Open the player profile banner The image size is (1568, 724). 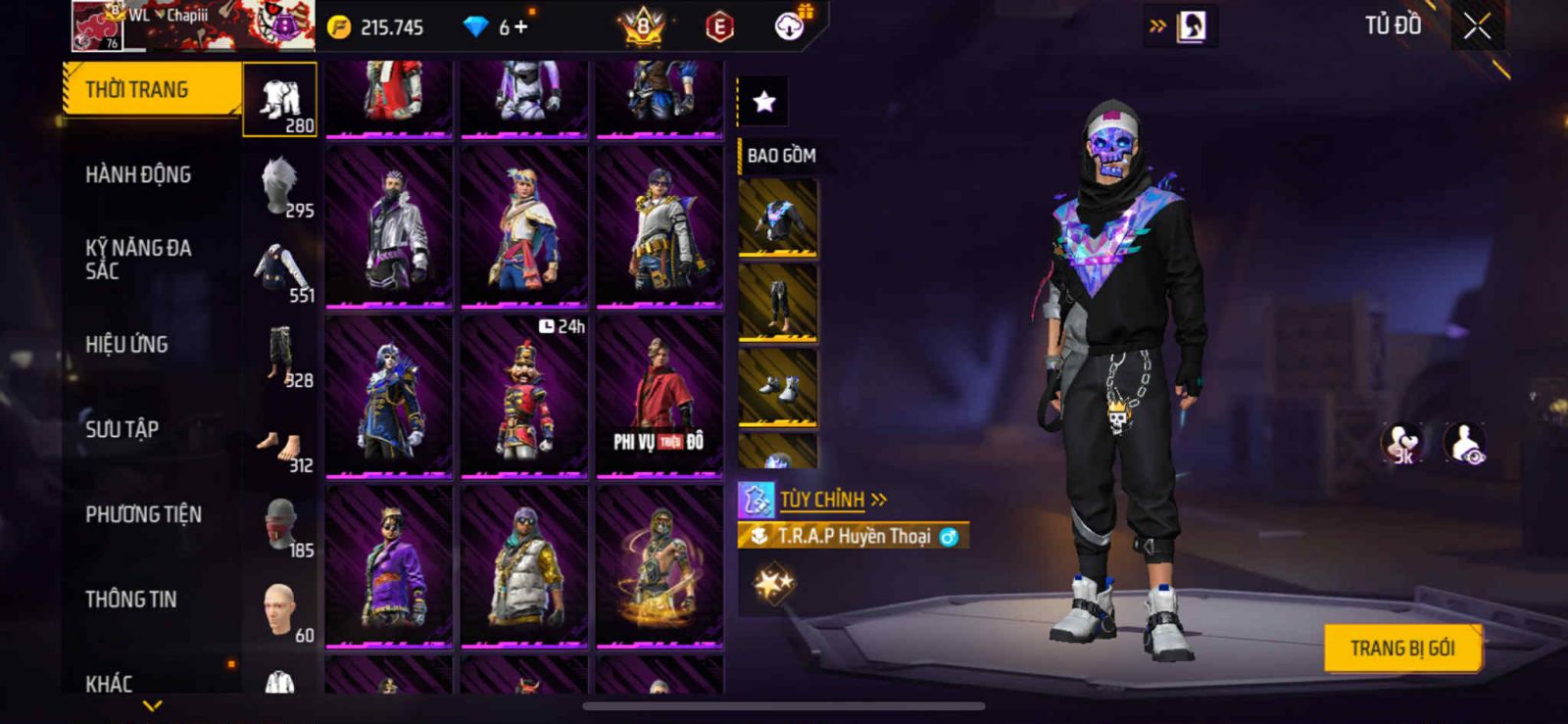[191, 26]
